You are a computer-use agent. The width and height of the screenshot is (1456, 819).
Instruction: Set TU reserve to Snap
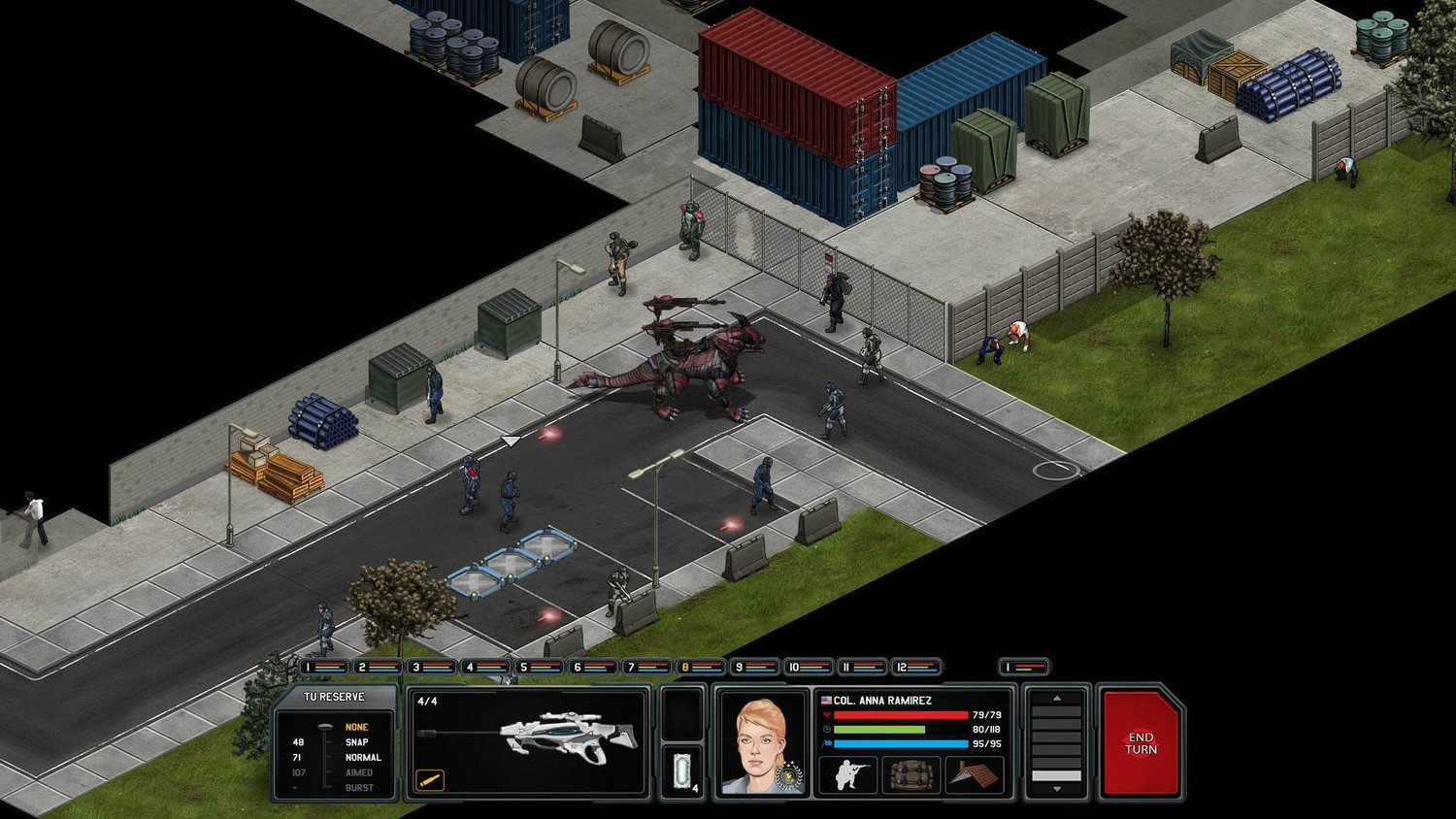click(x=356, y=742)
